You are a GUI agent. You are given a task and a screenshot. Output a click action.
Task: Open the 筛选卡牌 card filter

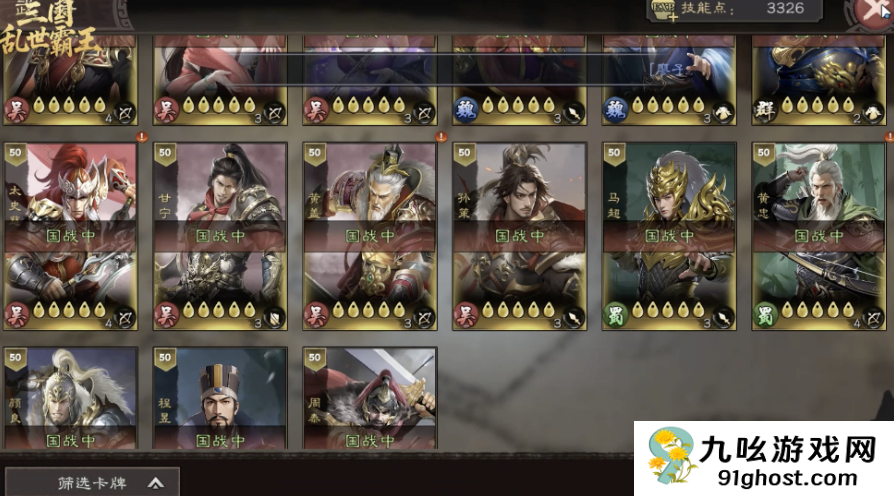pyautogui.click(x=92, y=482)
